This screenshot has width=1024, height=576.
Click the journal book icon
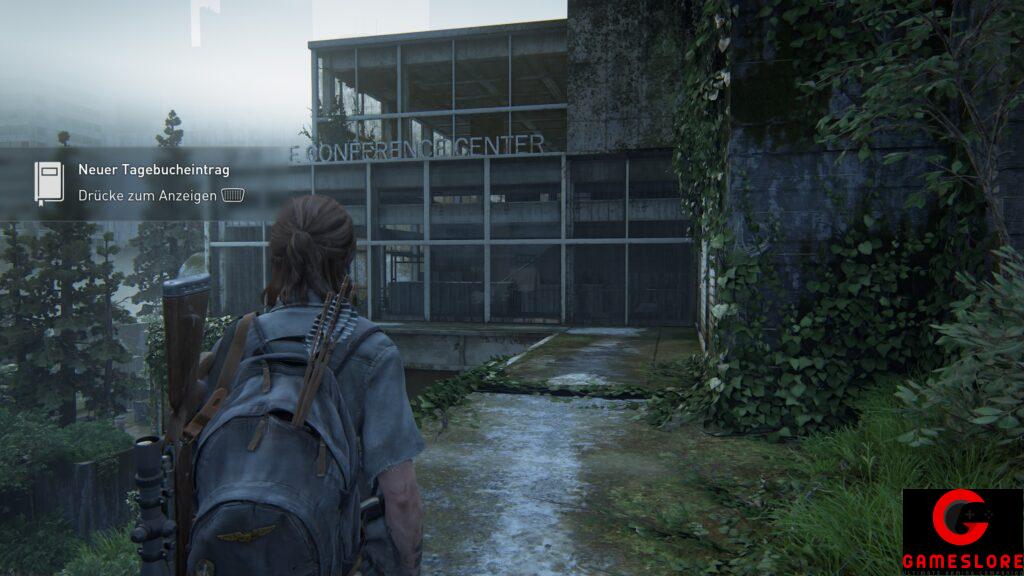49,183
